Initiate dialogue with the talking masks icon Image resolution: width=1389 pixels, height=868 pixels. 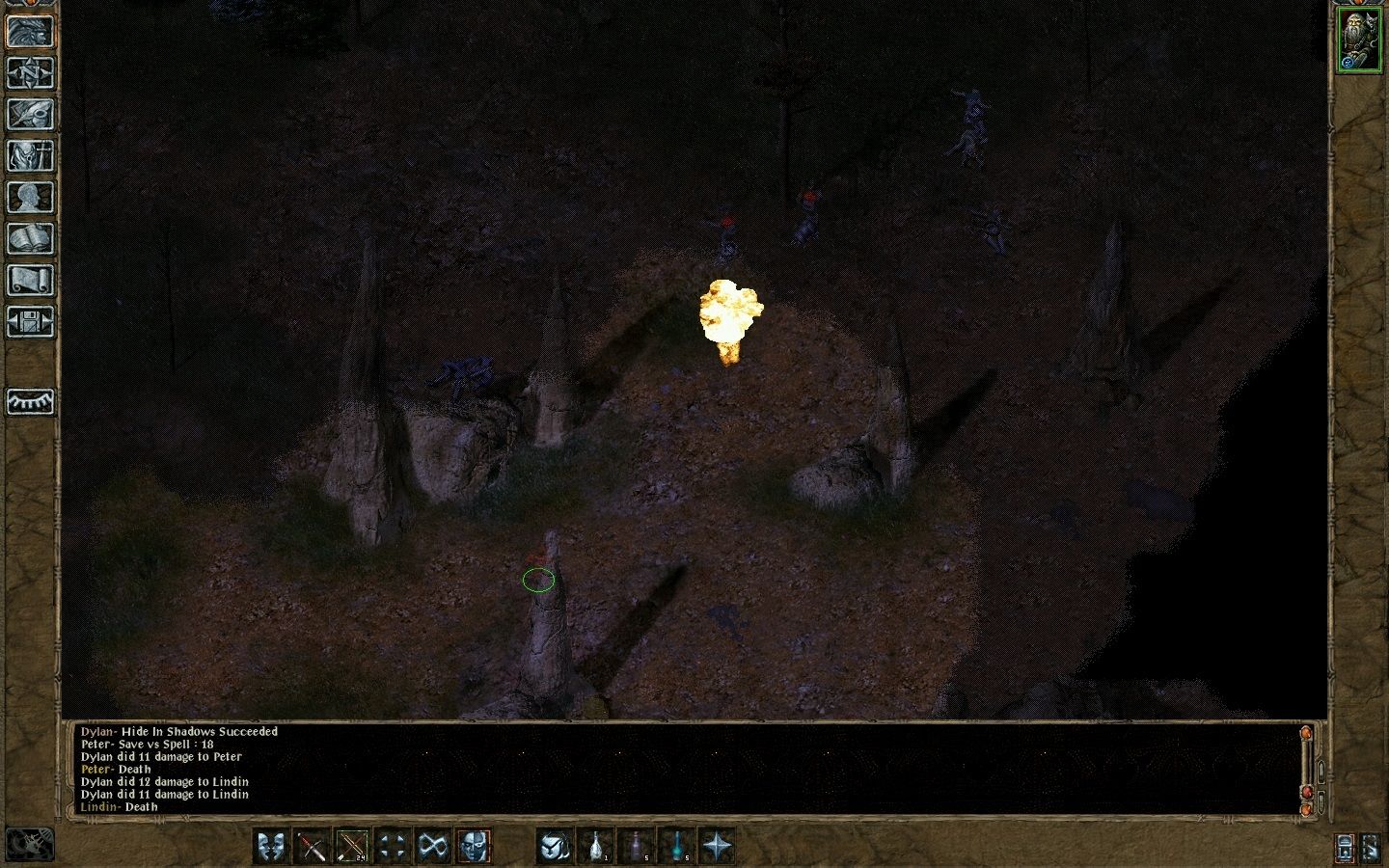point(273,847)
